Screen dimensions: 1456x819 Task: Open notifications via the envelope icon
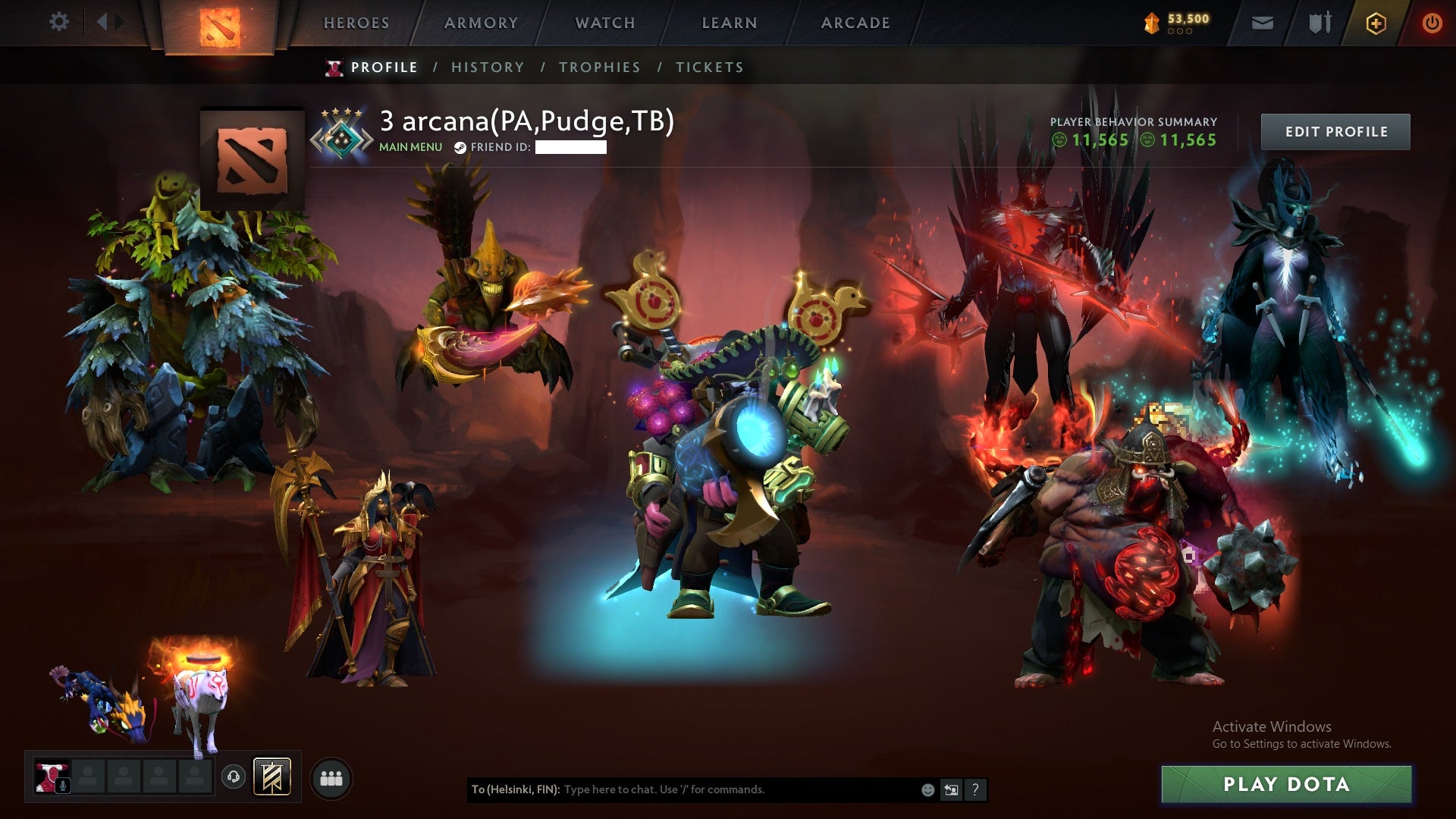[1263, 22]
